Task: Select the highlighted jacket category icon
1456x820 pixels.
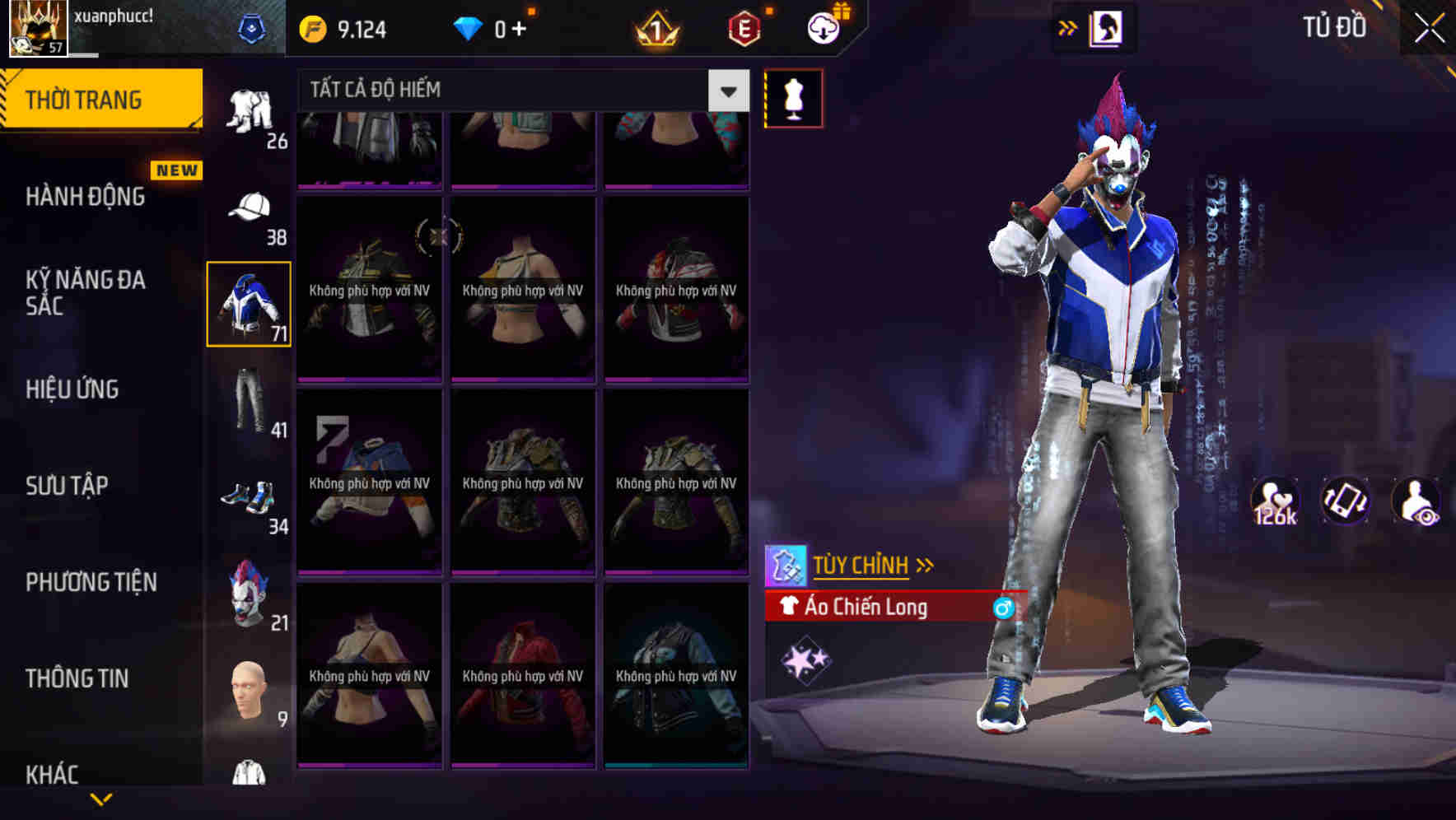Action: click(250, 305)
